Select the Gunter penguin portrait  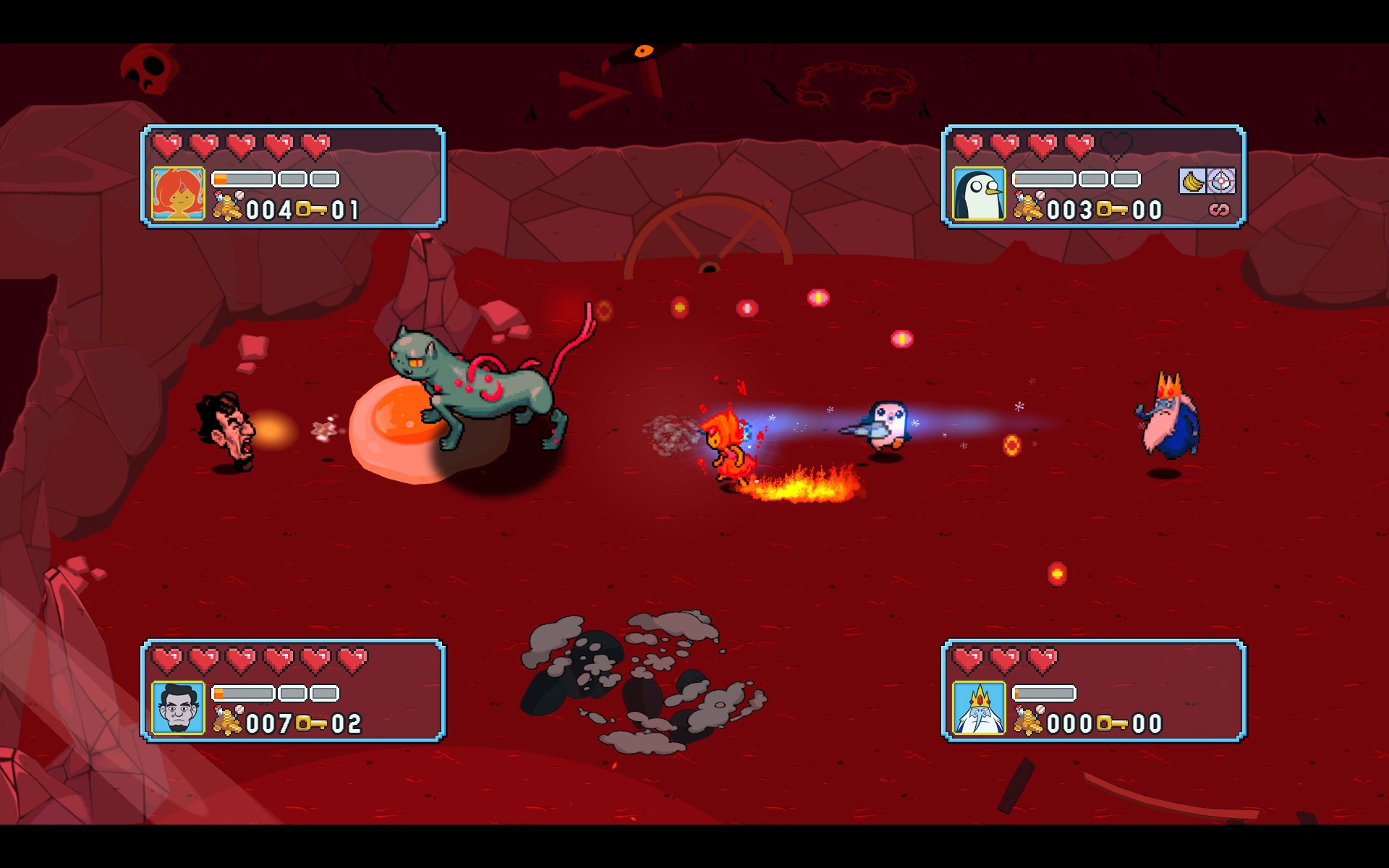pos(979,193)
